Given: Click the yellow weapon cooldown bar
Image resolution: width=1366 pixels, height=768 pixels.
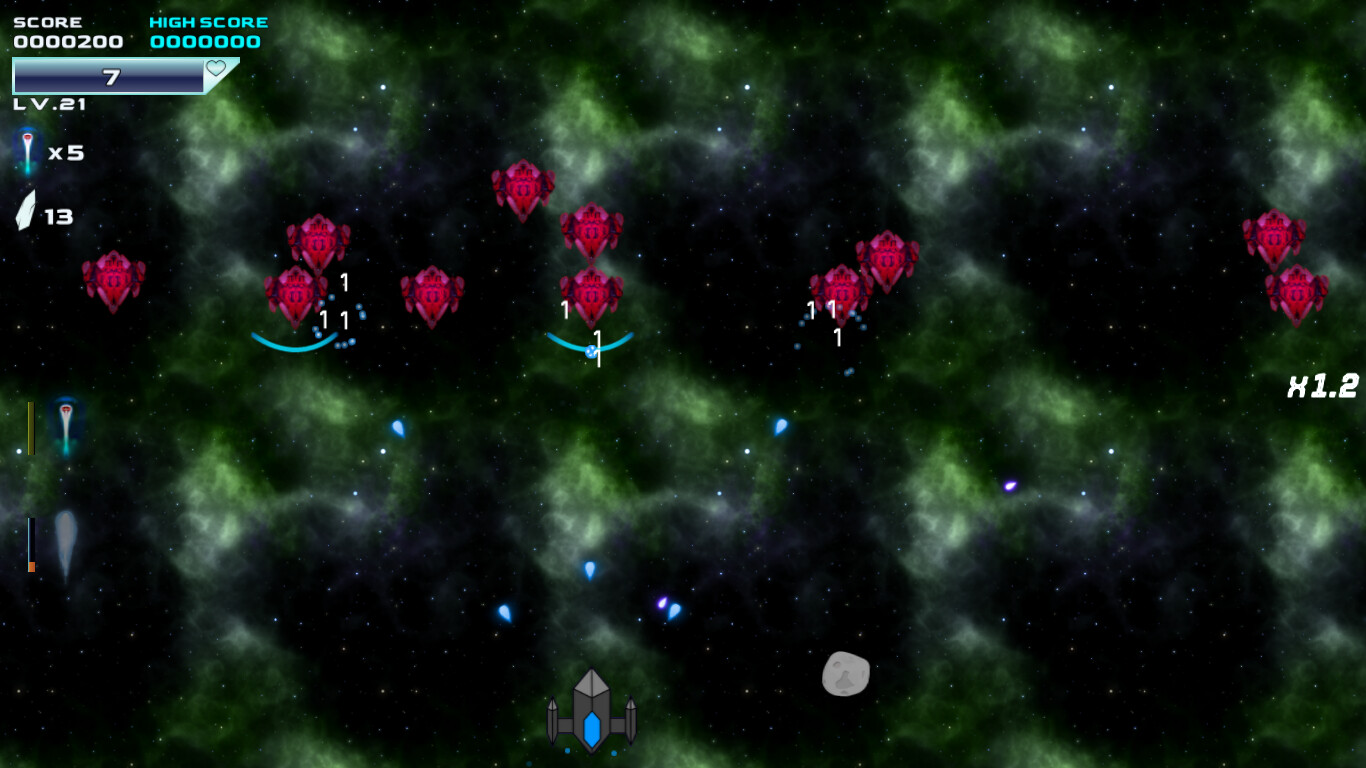Looking at the screenshot, I should click(31, 425).
